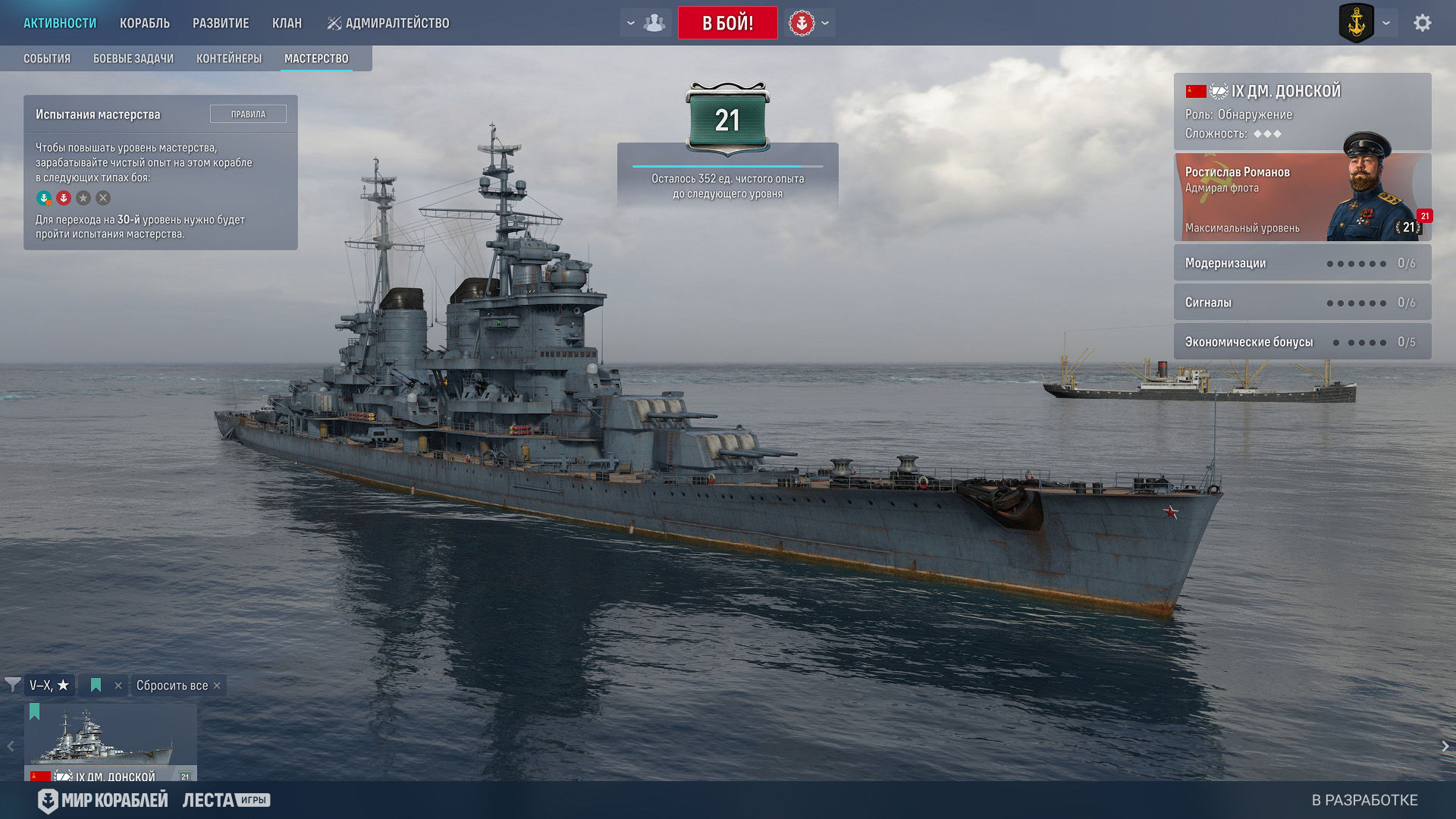Open the Экономические бонусы panel

(1302, 342)
